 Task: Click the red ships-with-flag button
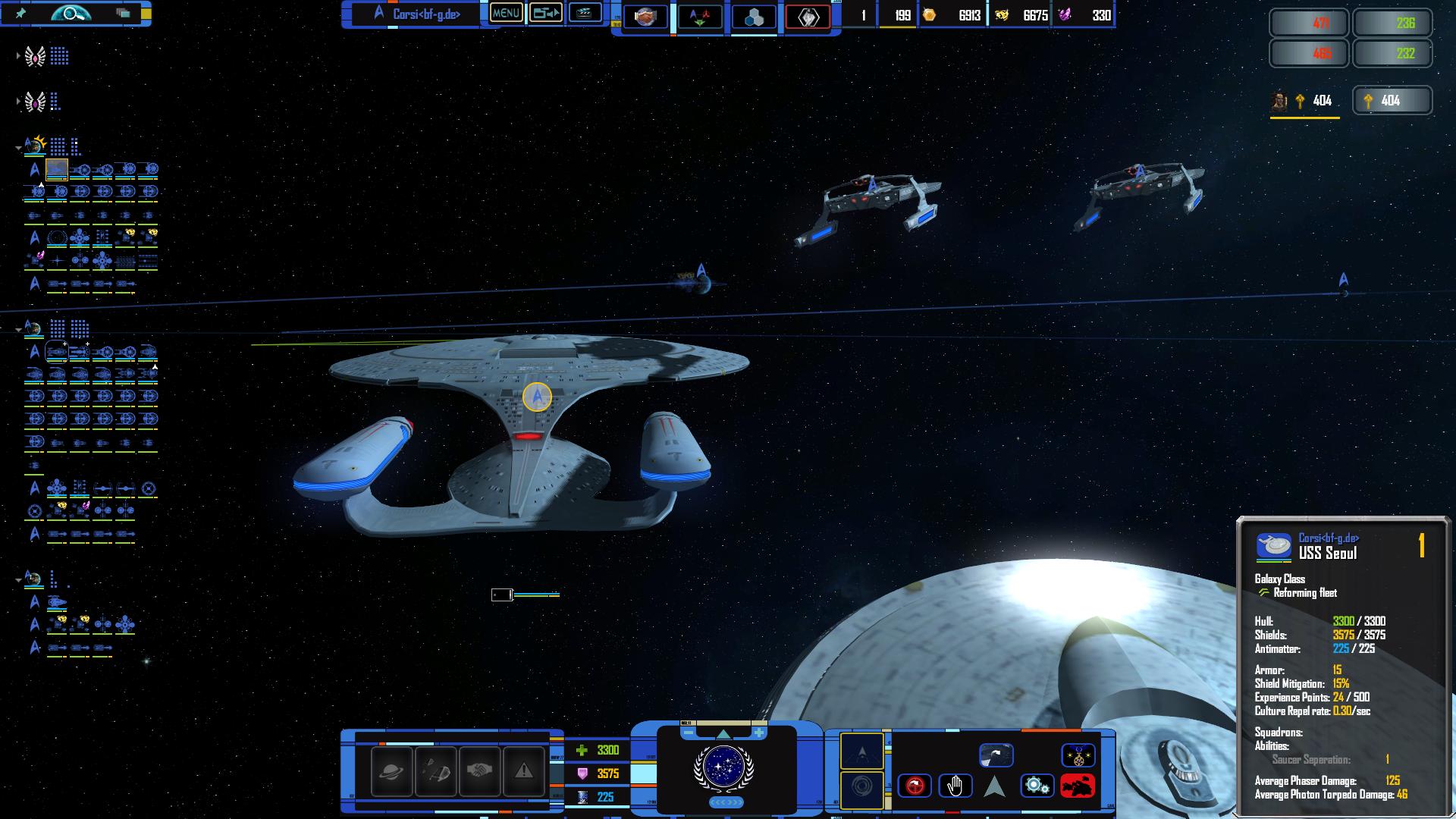tap(1077, 786)
